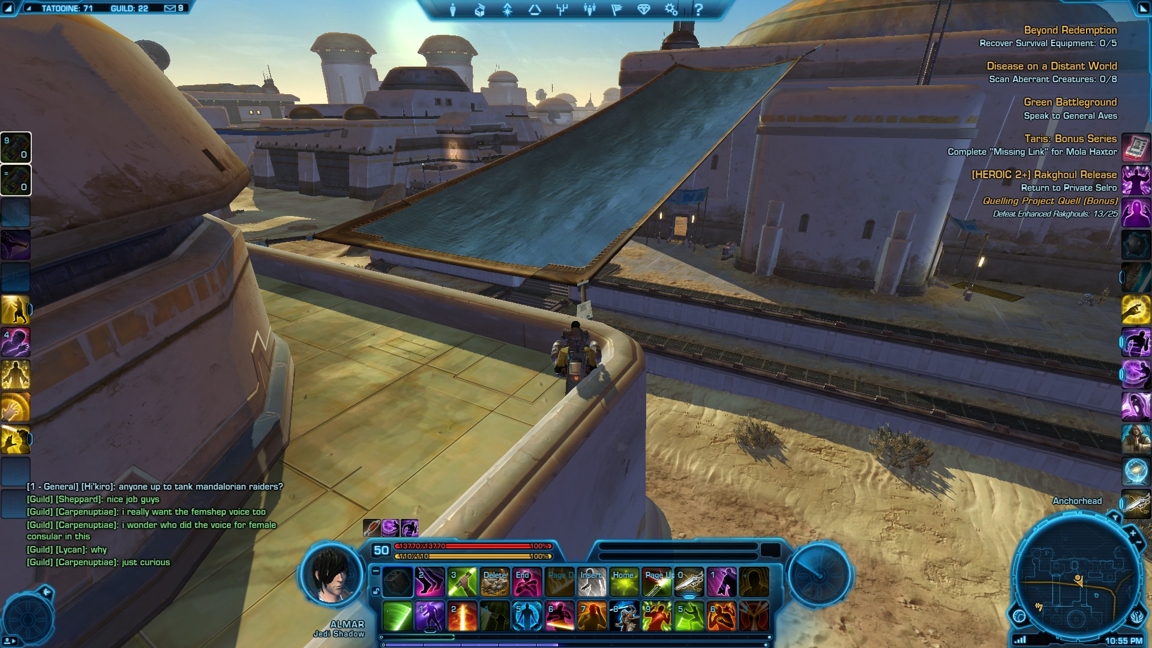Screen dimensions: 1152x648
Task: Select the HEROIC 2+ Rakghoul Release quest
Action: point(1044,175)
